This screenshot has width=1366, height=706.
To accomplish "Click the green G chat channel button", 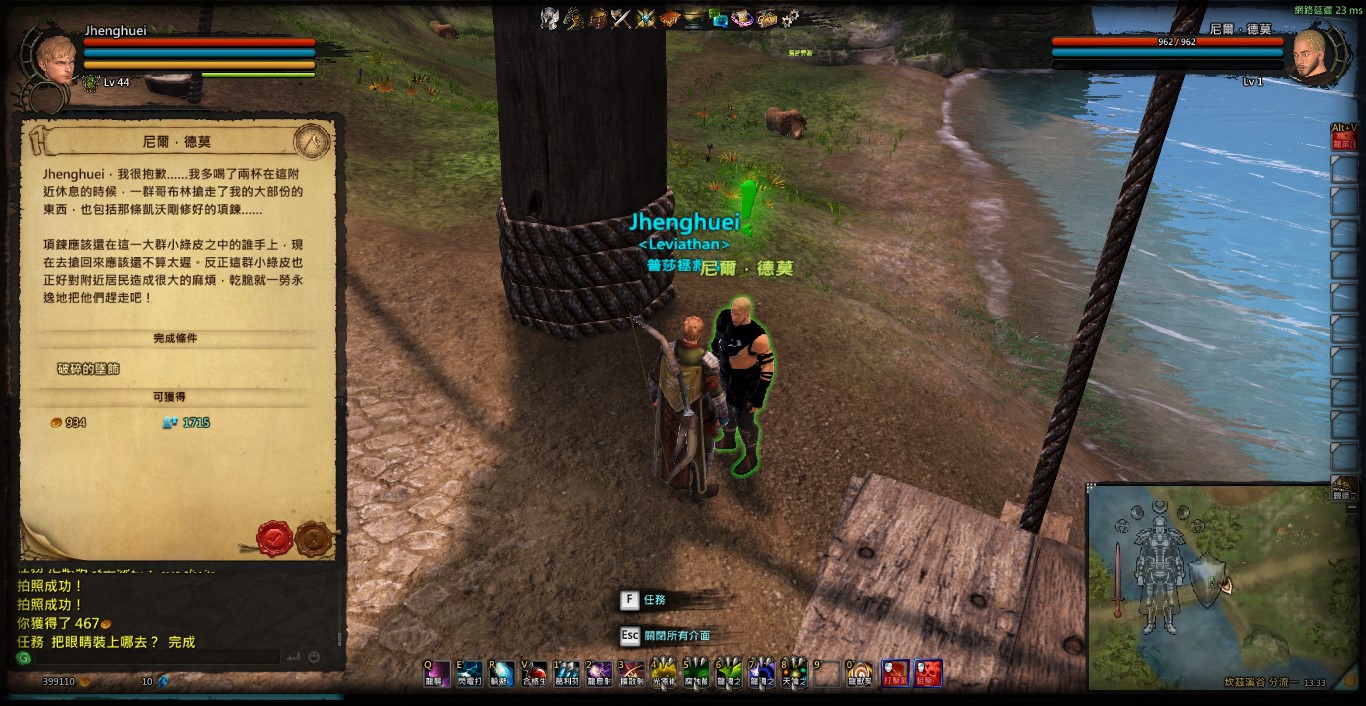I will click(x=24, y=658).
